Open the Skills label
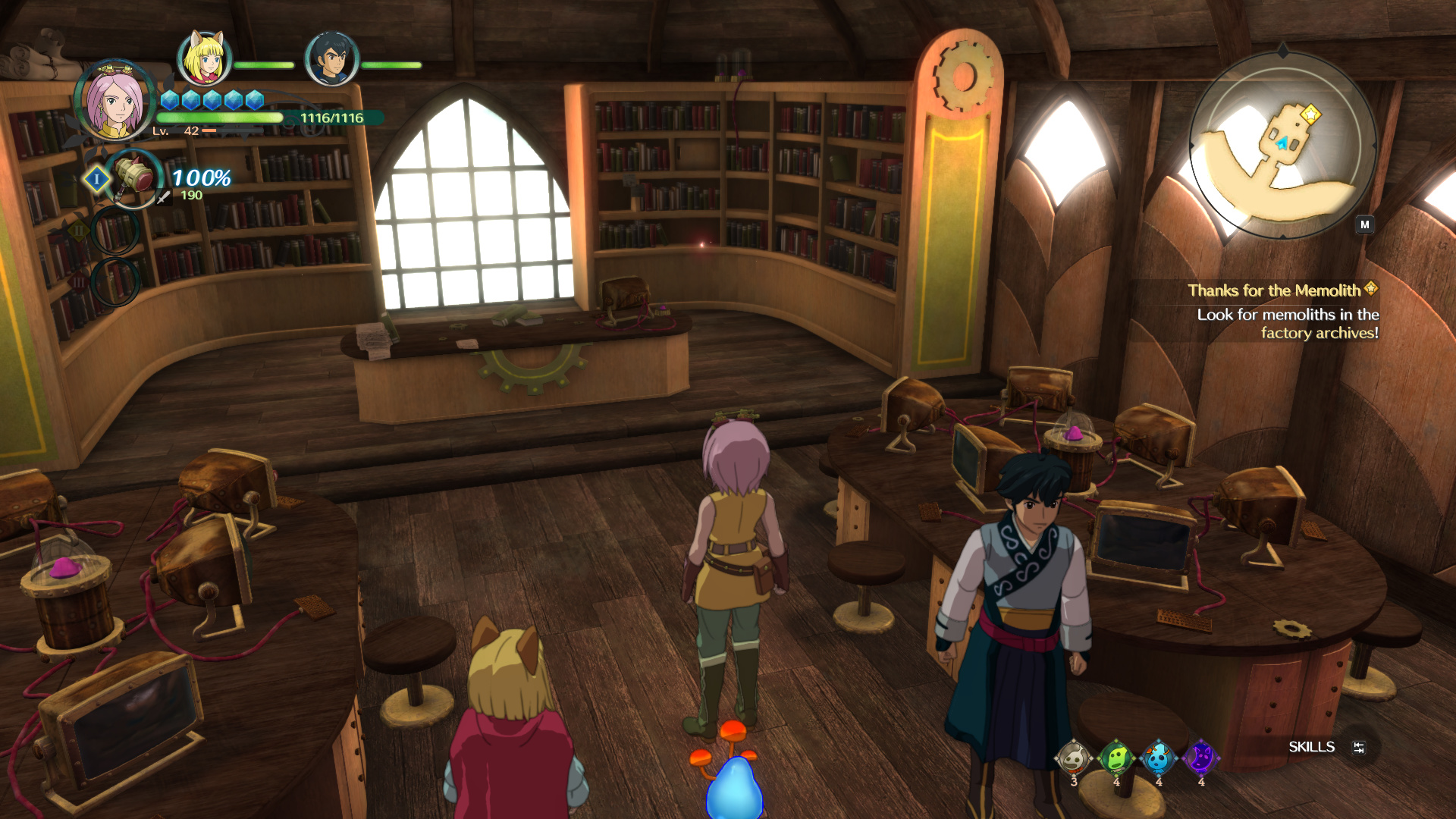The width and height of the screenshot is (1456, 819). (x=1311, y=747)
